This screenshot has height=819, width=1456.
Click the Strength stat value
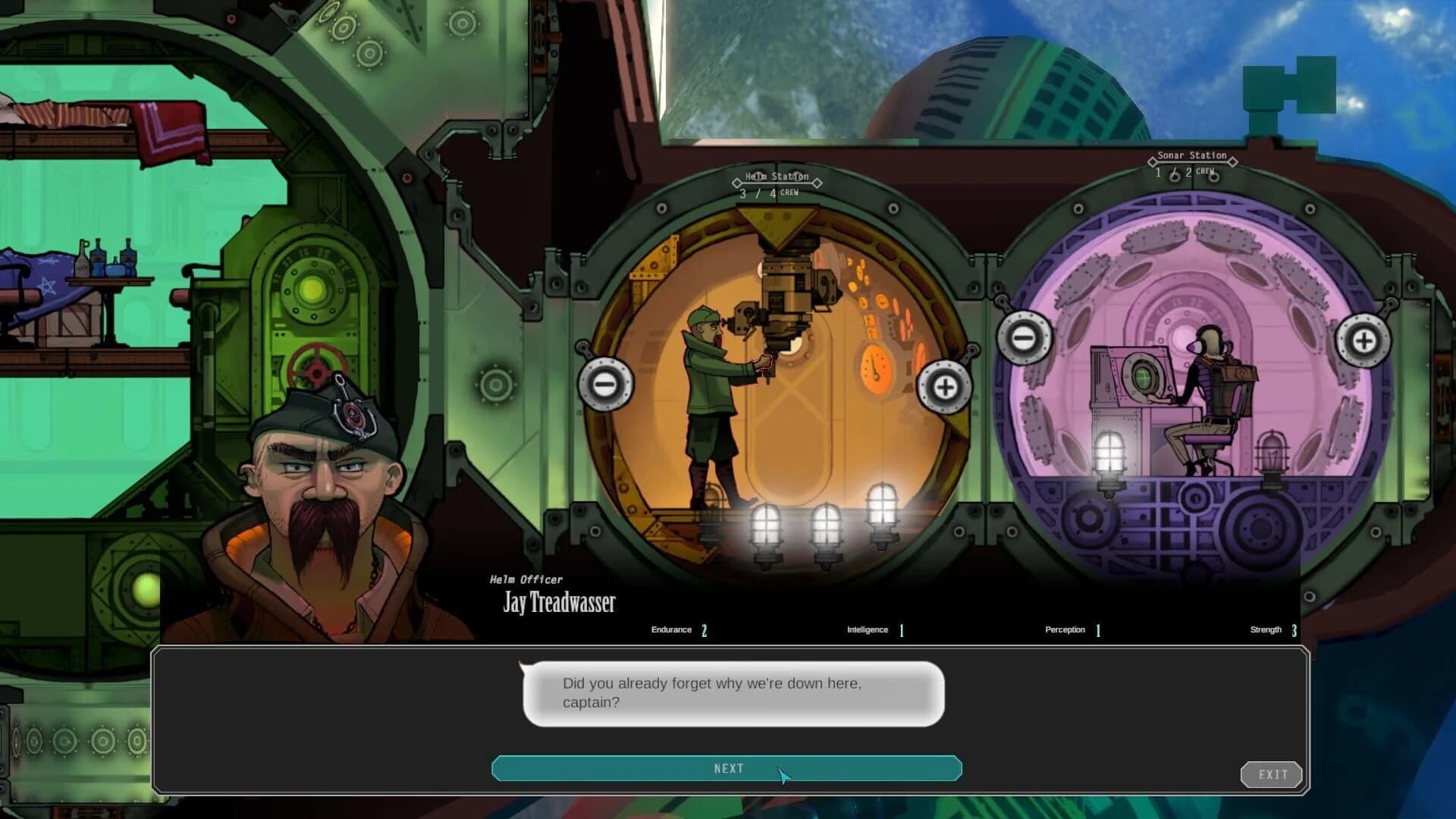1293,629
